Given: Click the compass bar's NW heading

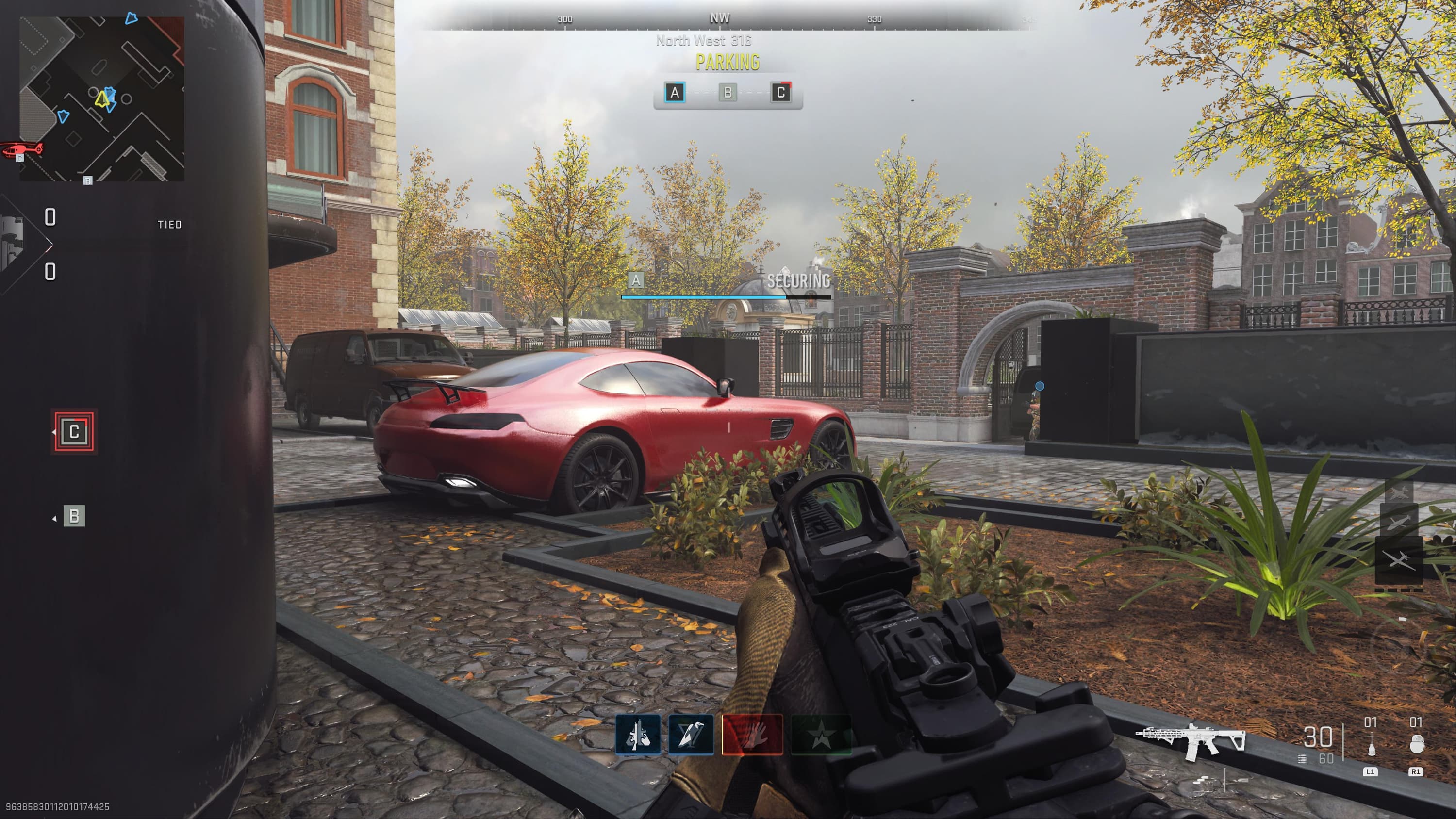Looking at the screenshot, I should 720,18.
